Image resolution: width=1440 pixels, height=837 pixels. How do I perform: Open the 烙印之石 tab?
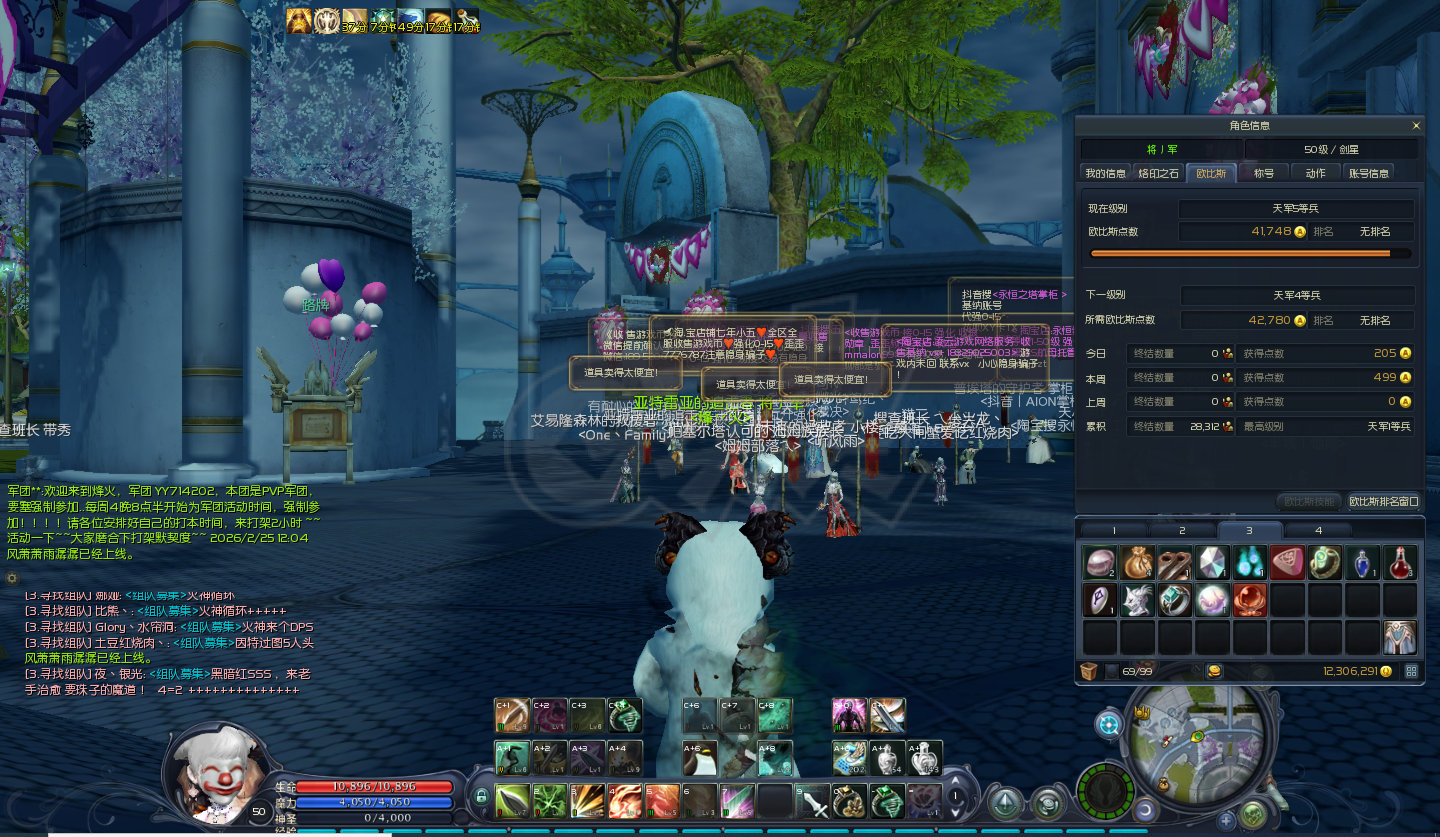[1159, 173]
